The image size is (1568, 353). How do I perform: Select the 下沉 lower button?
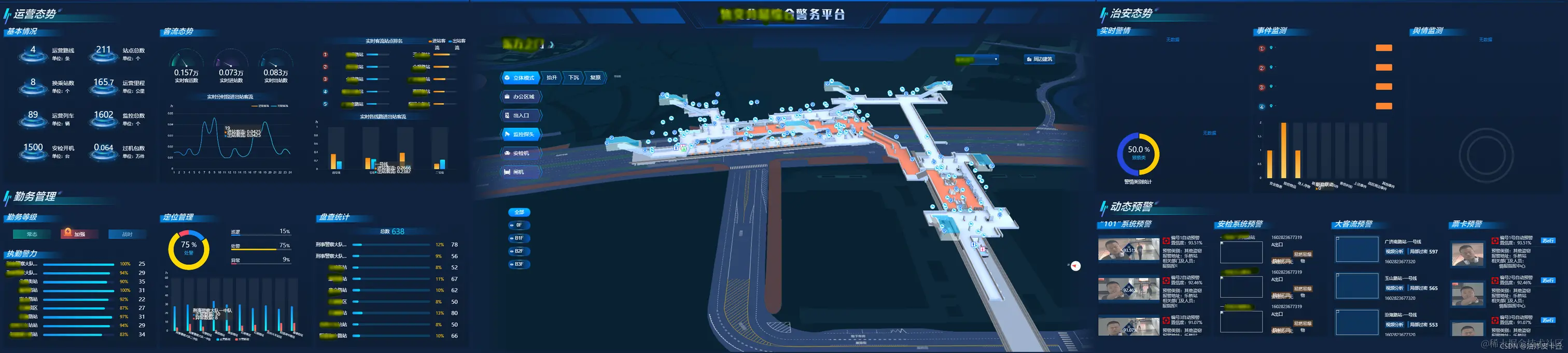click(x=573, y=77)
